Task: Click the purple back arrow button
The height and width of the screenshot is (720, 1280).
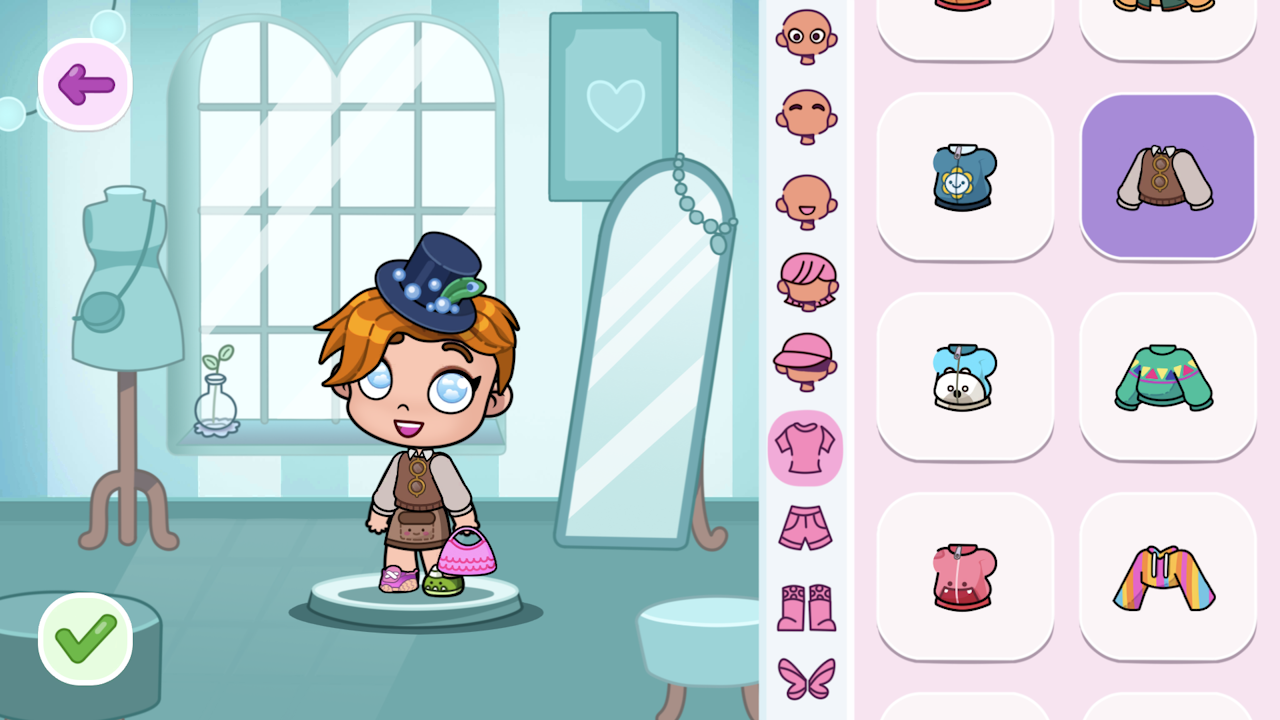Action: coord(84,84)
